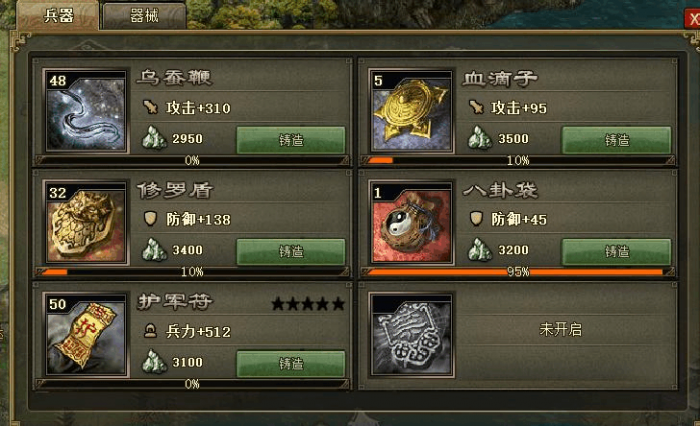Open the 器械 tab
This screenshot has width=700, height=426.
(143, 15)
